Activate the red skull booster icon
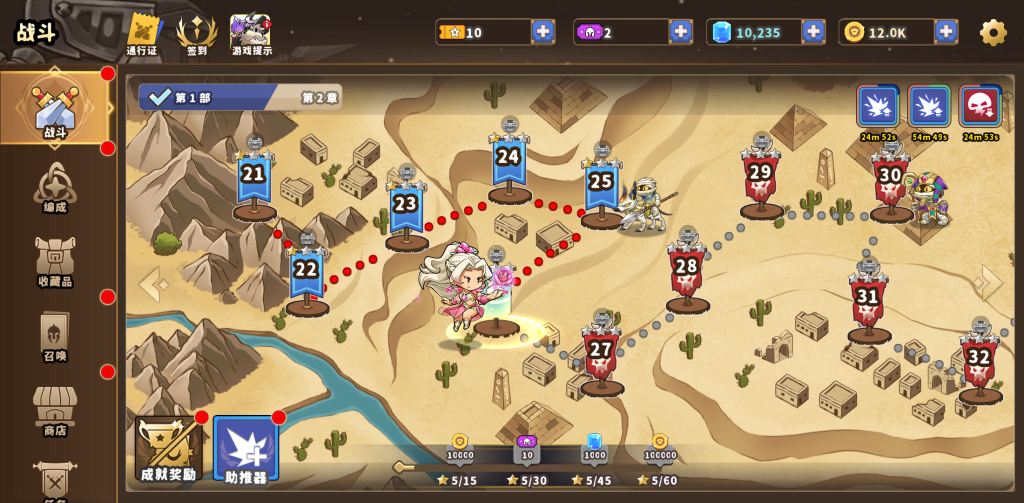The width and height of the screenshot is (1024, 503). click(980, 107)
